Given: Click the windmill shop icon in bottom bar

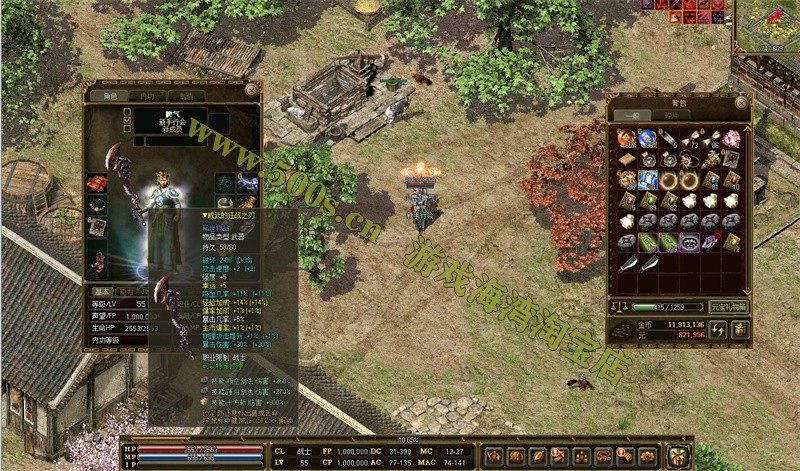Looking at the screenshot, I should pyautogui.click(x=679, y=455).
